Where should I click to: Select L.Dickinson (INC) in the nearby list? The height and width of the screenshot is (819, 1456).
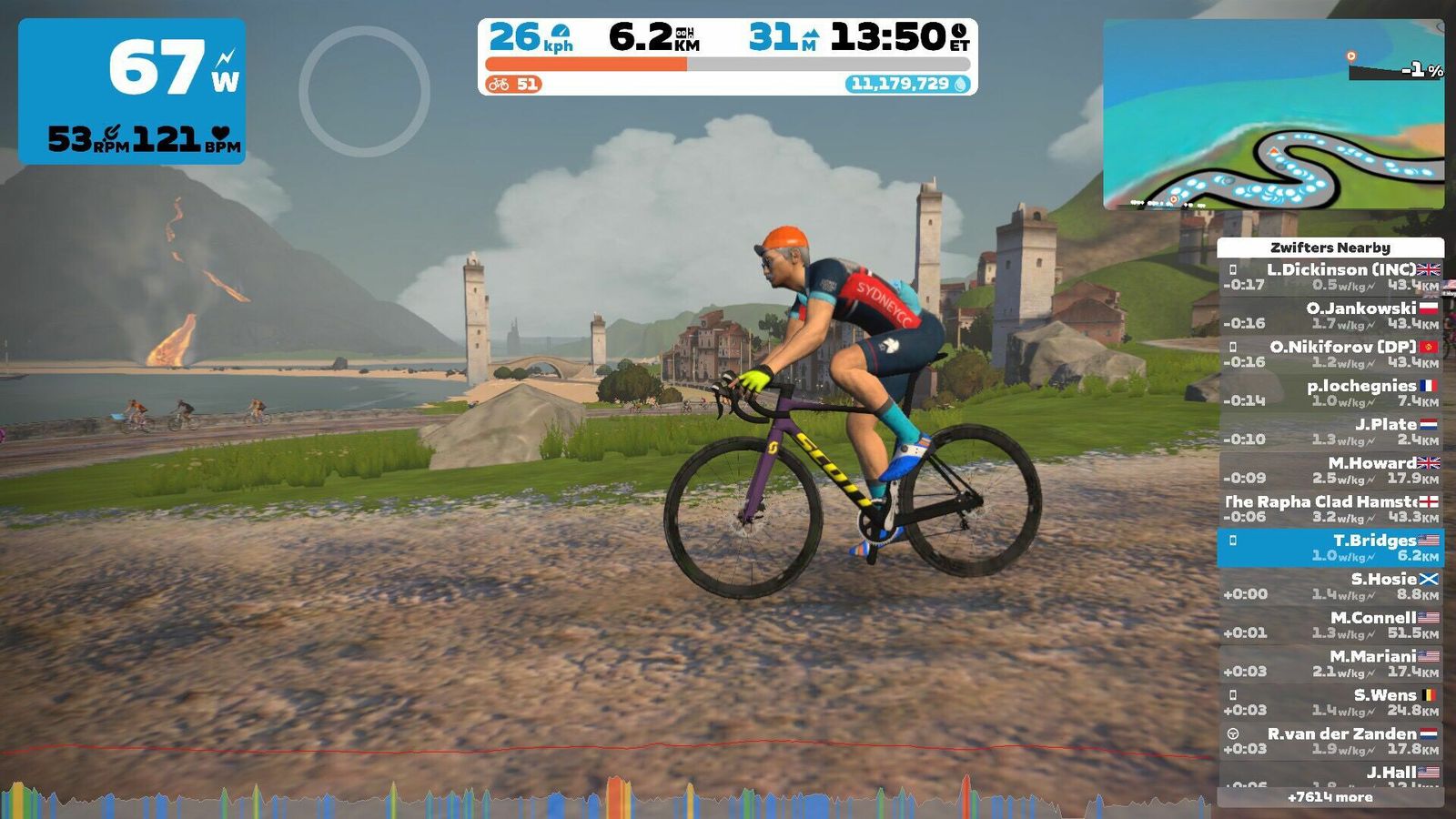click(x=1330, y=277)
